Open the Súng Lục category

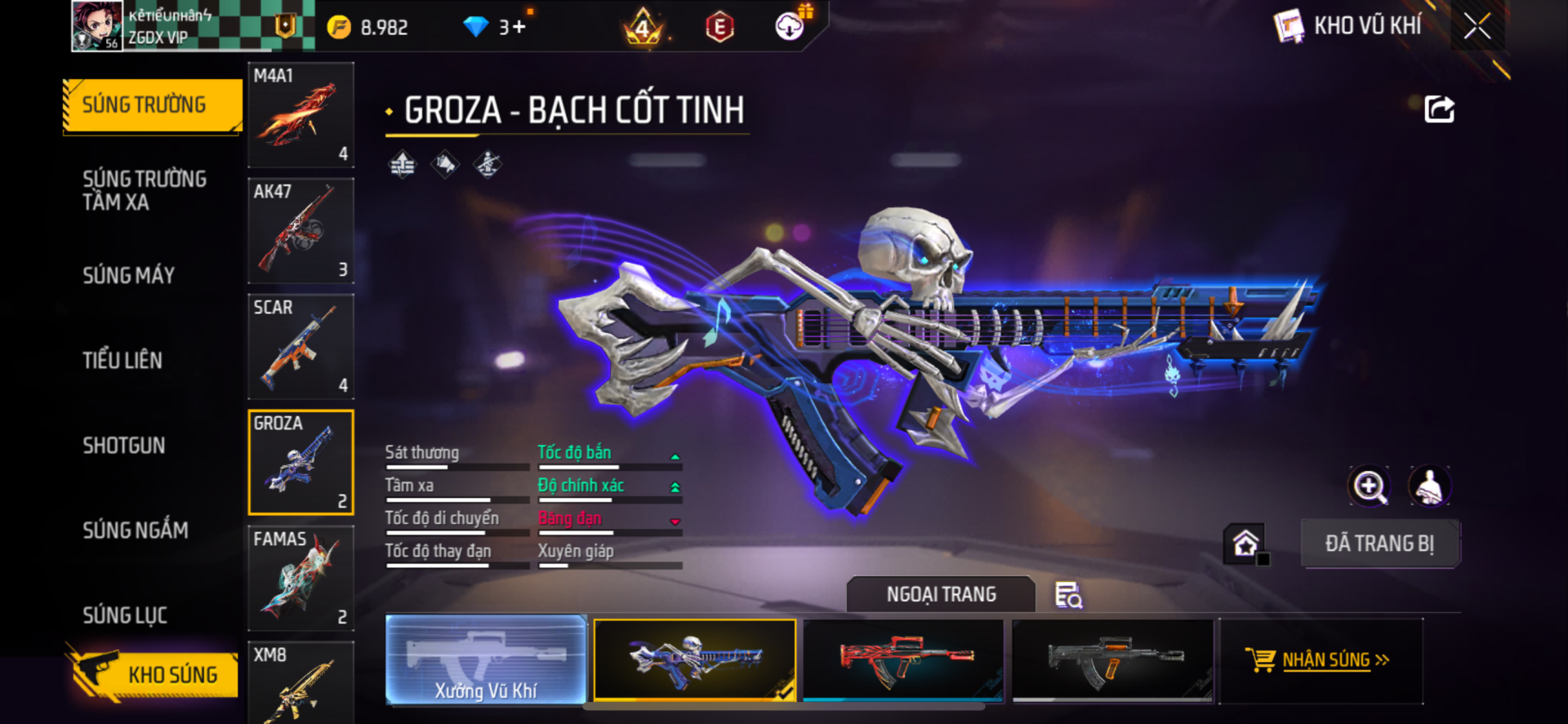[125, 615]
